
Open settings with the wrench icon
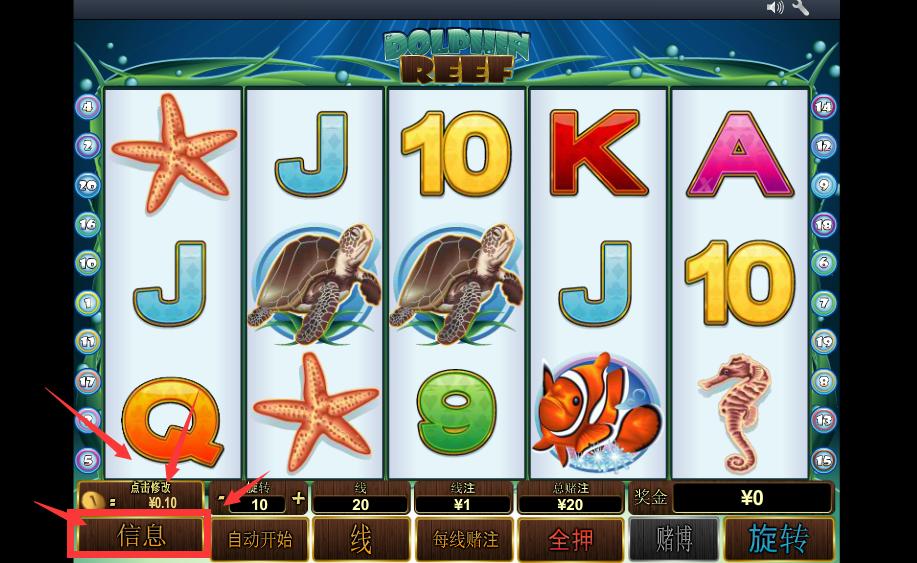coord(801,8)
